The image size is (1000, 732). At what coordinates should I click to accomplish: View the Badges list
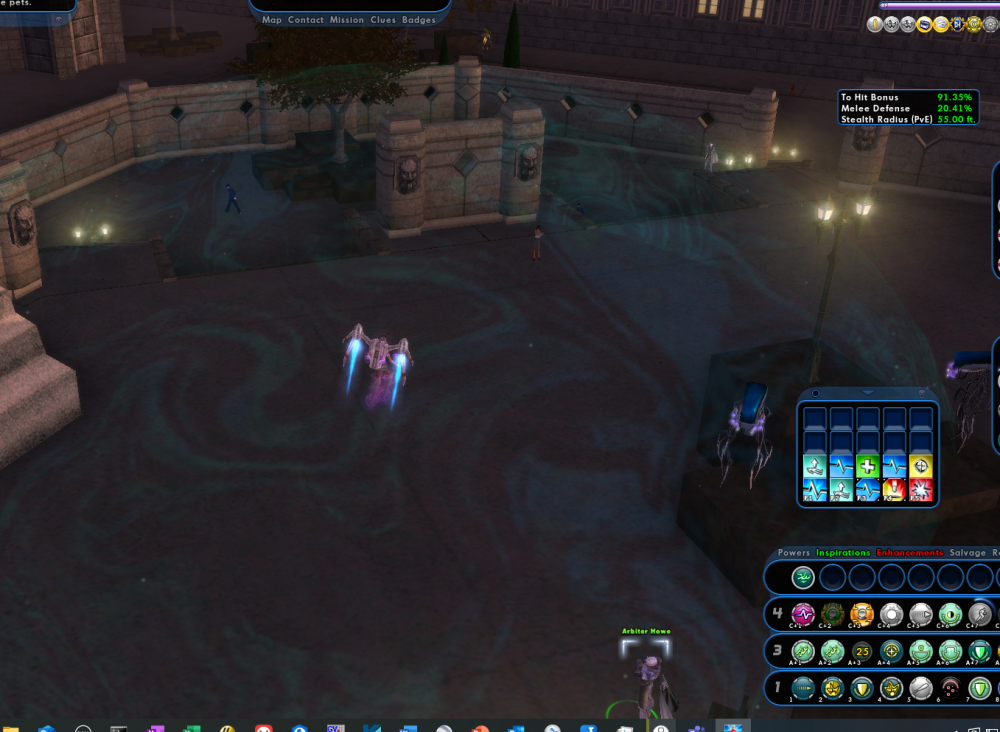coord(419,20)
